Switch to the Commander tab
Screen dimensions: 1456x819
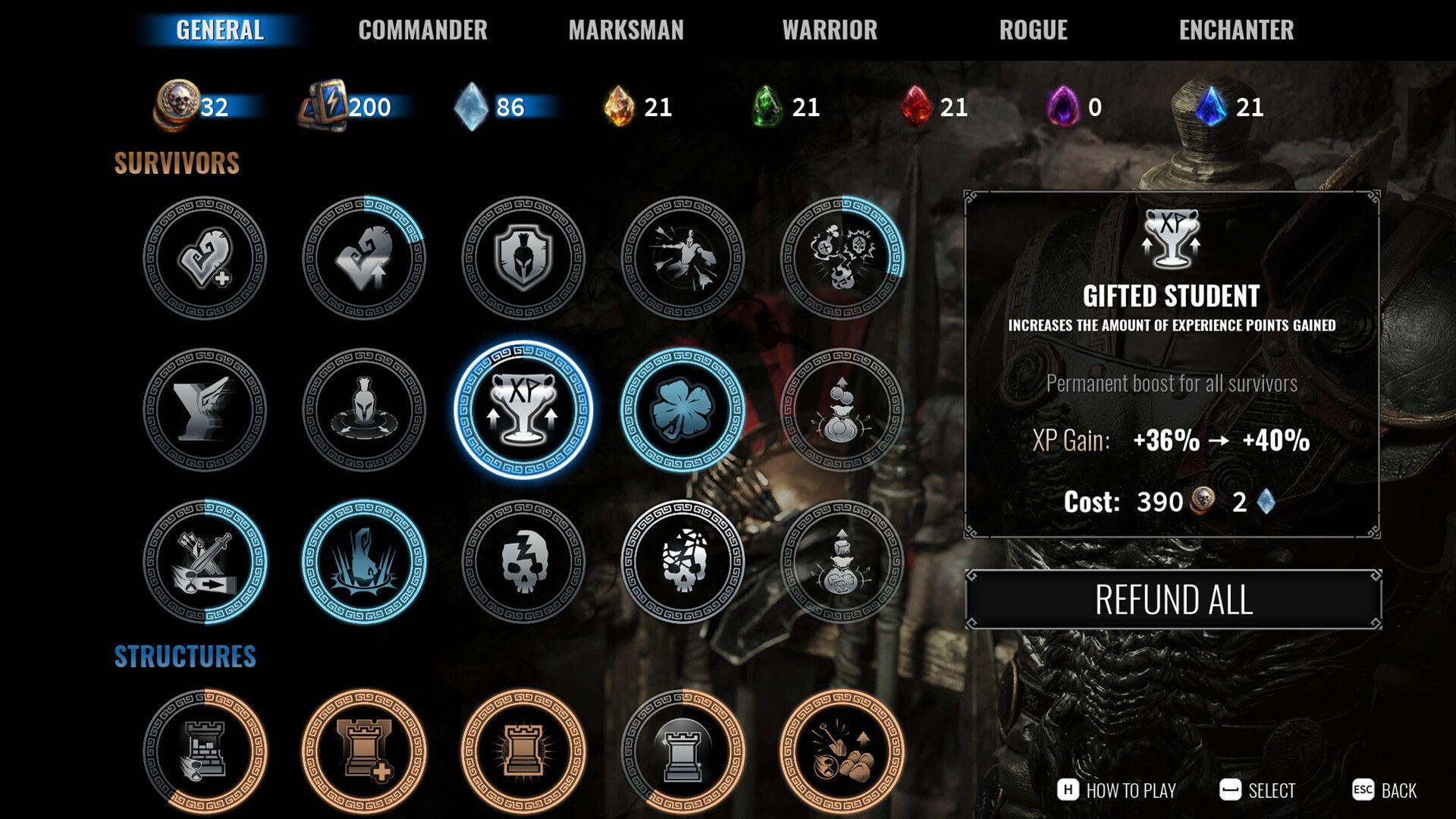click(x=422, y=30)
